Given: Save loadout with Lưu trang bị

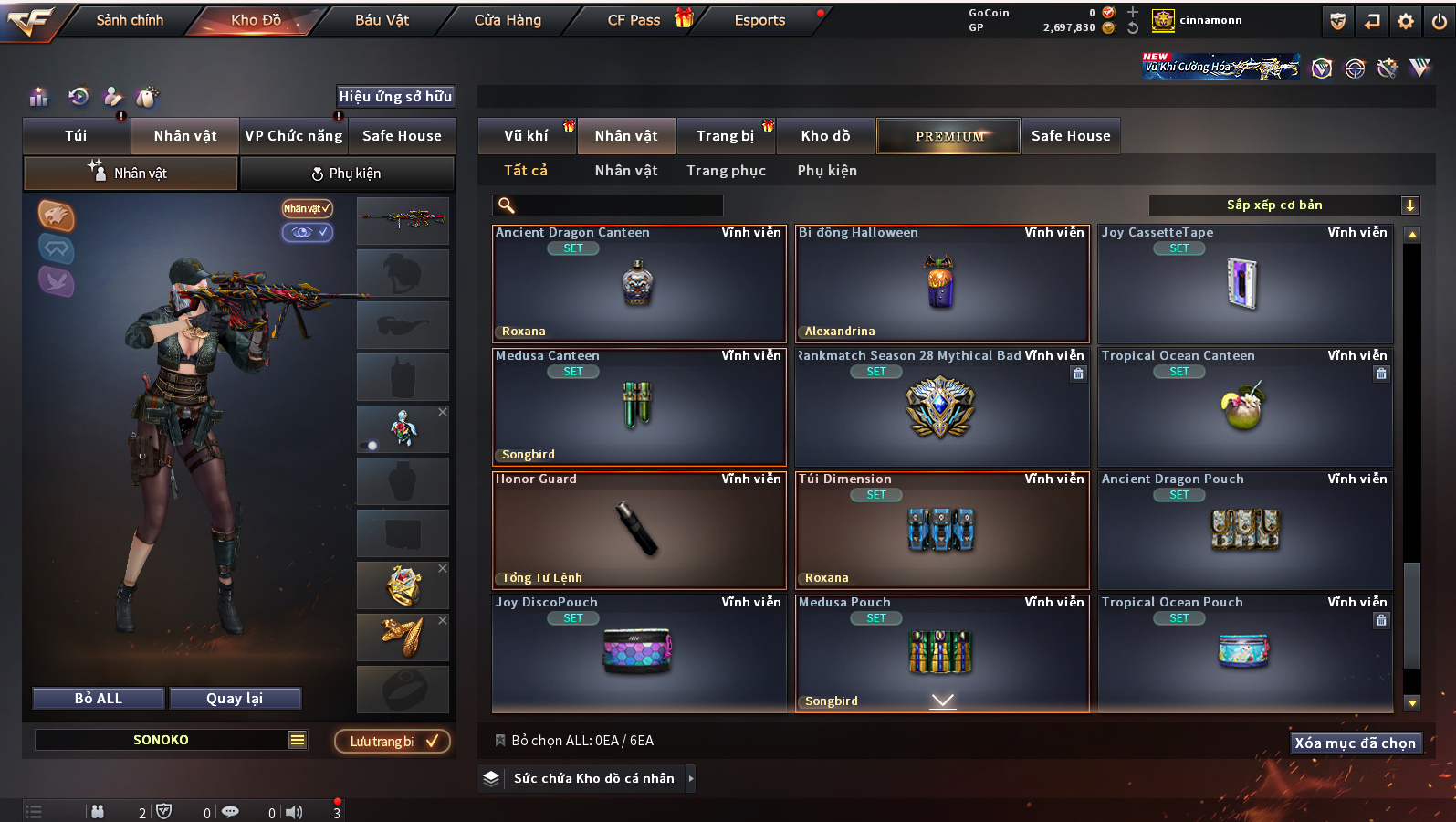Looking at the screenshot, I should [x=393, y=742].
